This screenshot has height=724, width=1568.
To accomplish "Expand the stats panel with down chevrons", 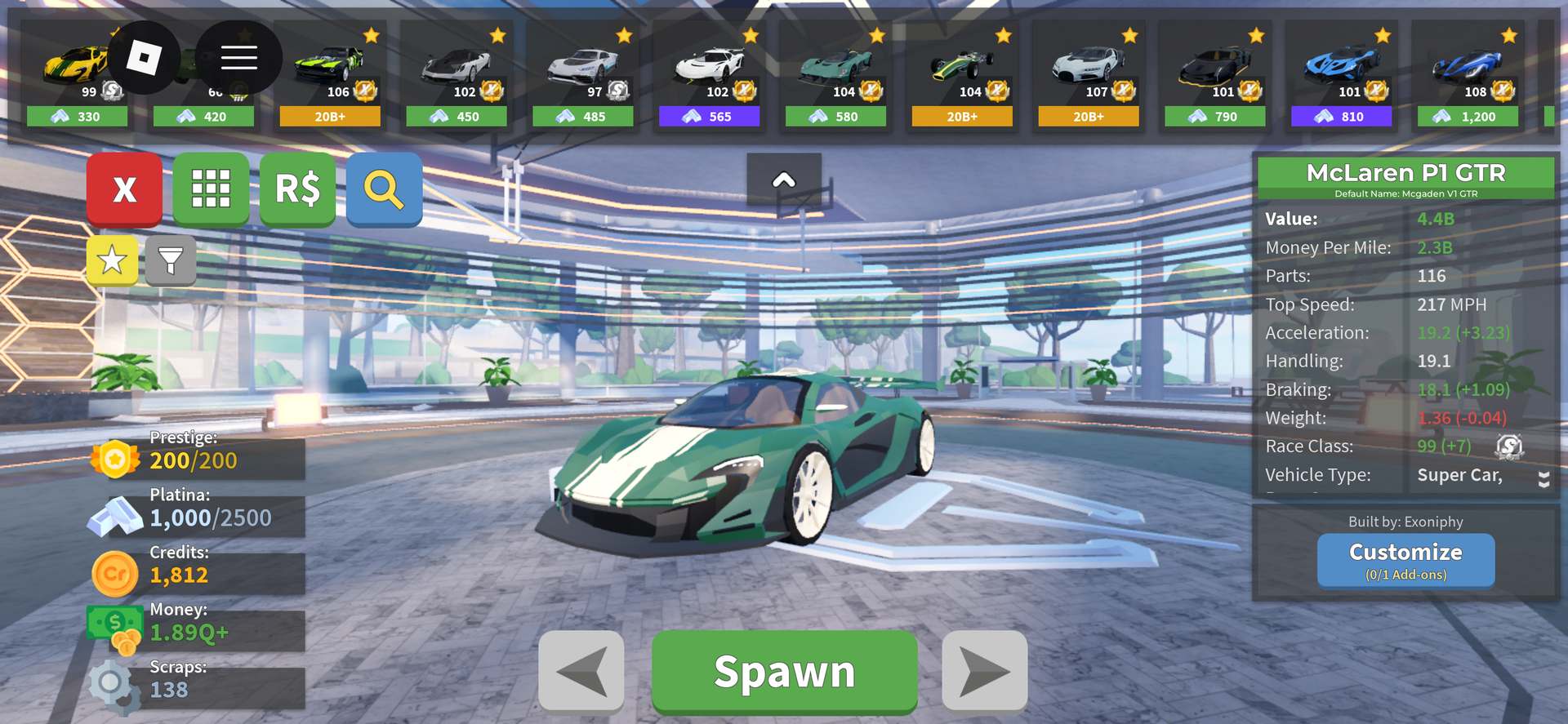I will [1543, 479].
